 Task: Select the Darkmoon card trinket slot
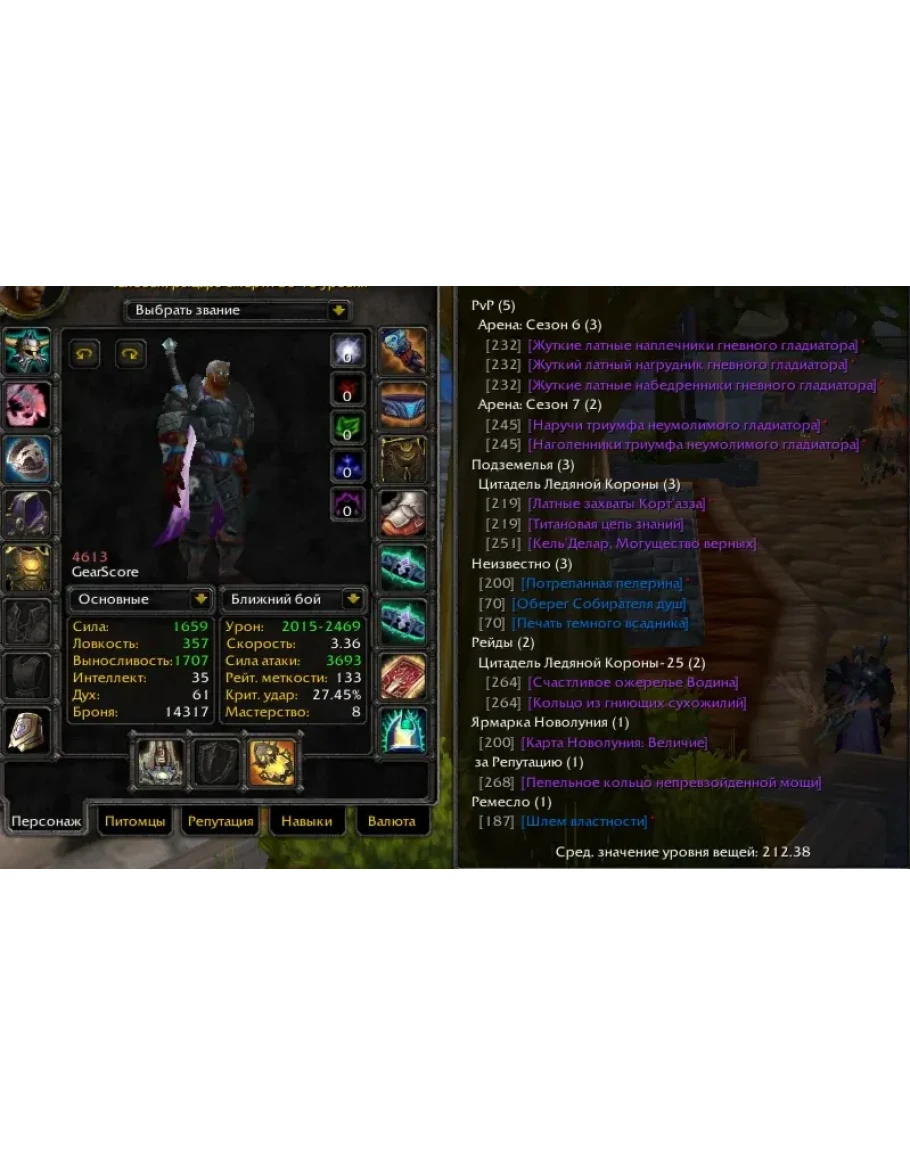[x=404, y=677]
